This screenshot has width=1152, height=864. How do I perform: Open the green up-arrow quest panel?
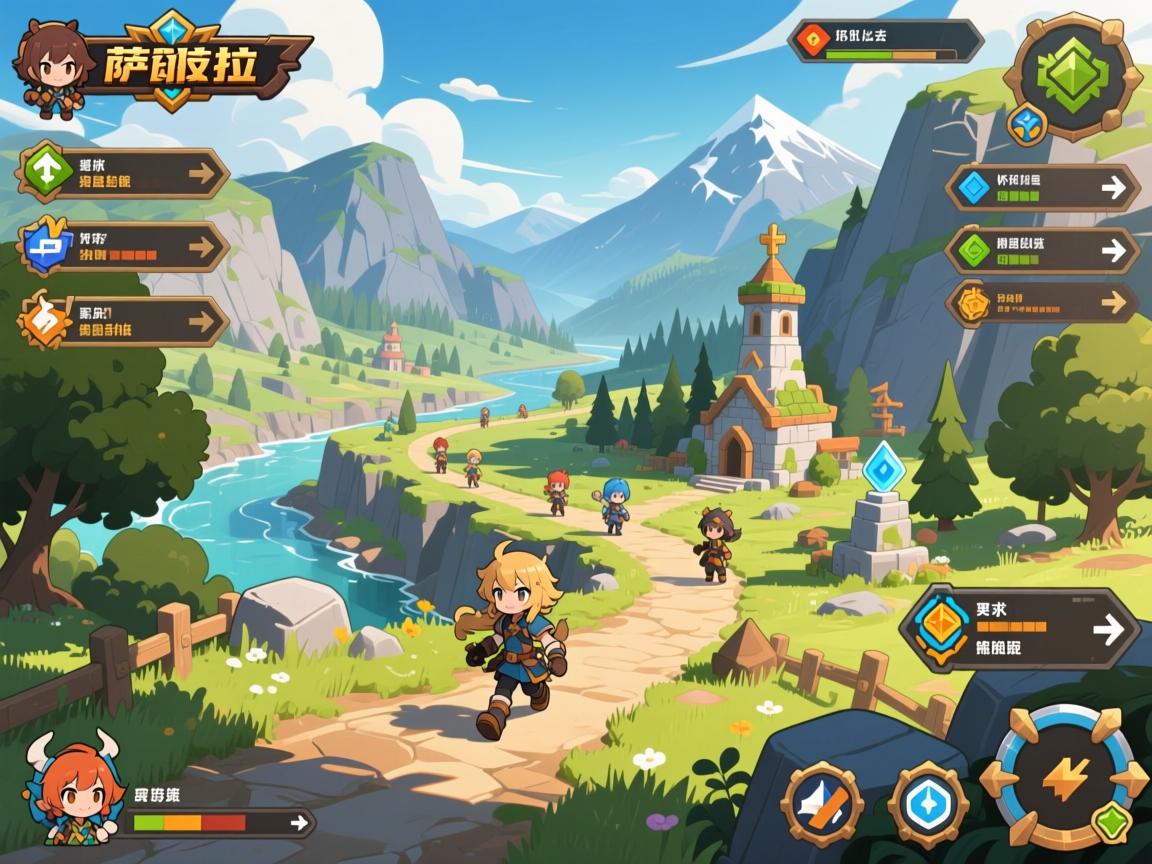[x=125, y=174]
